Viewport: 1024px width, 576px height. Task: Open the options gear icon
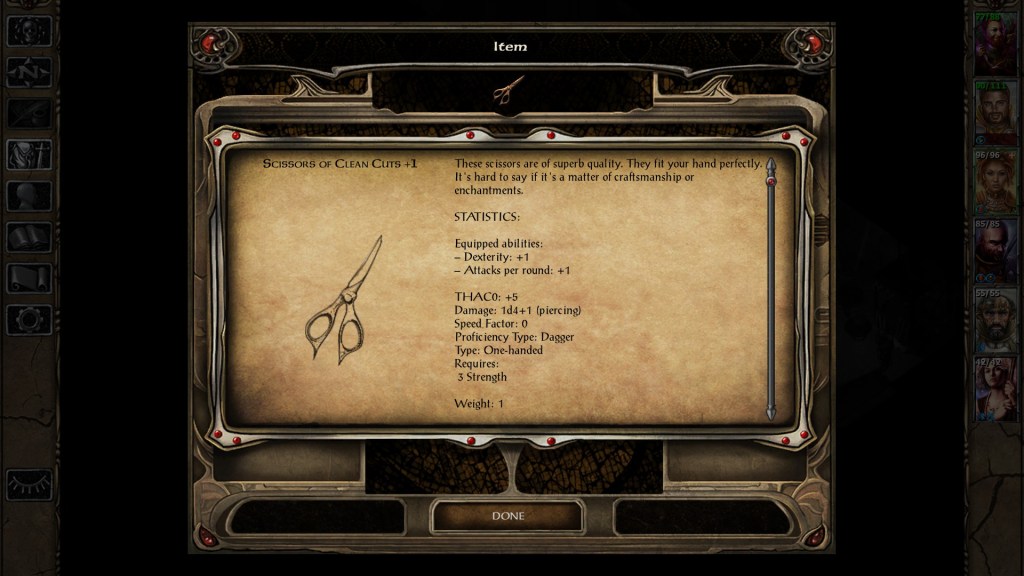[28, 319]
